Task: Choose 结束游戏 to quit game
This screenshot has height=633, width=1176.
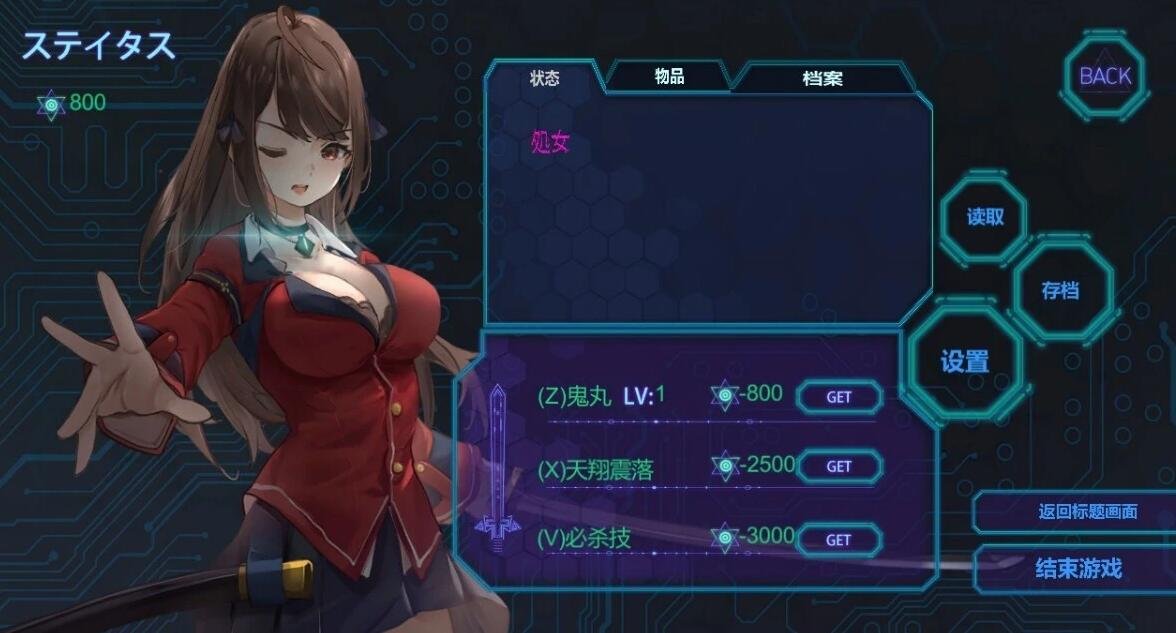Action: tap(1078, 569)
